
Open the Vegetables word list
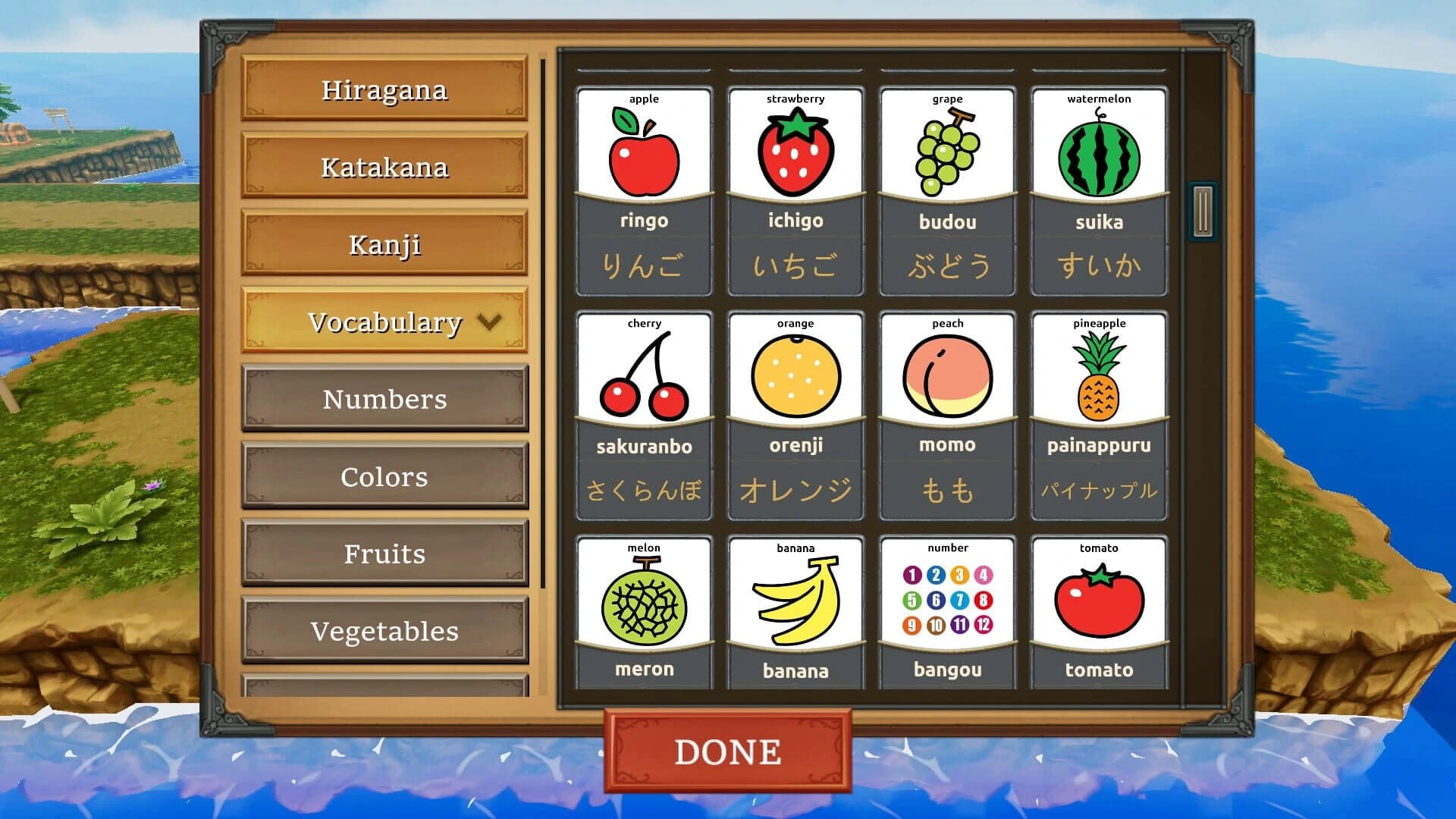click(384, 630)
